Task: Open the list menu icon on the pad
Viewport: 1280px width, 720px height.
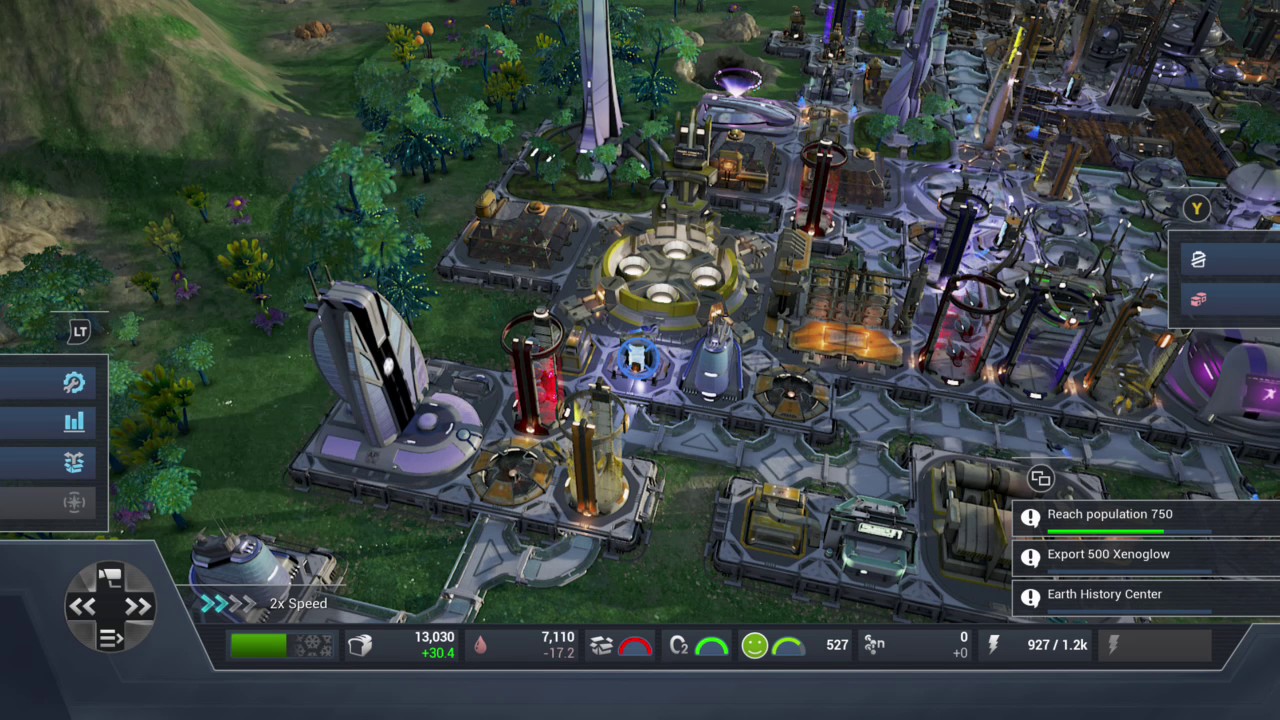Action: pyautogui.click(x=110, y=637)
